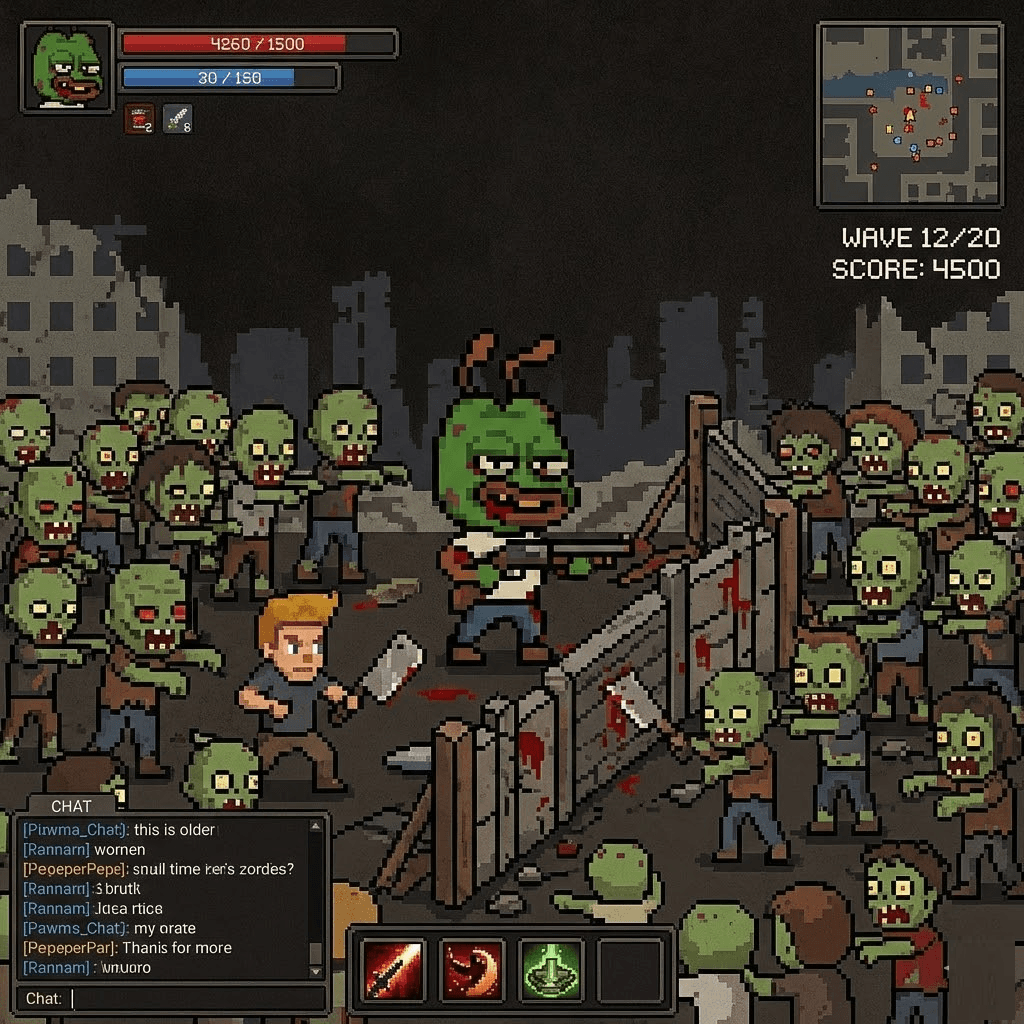The image size is (1024, 1024).
Task: Trigger the green totem ability
Action: pyautogui.click(x=551, y=969)
